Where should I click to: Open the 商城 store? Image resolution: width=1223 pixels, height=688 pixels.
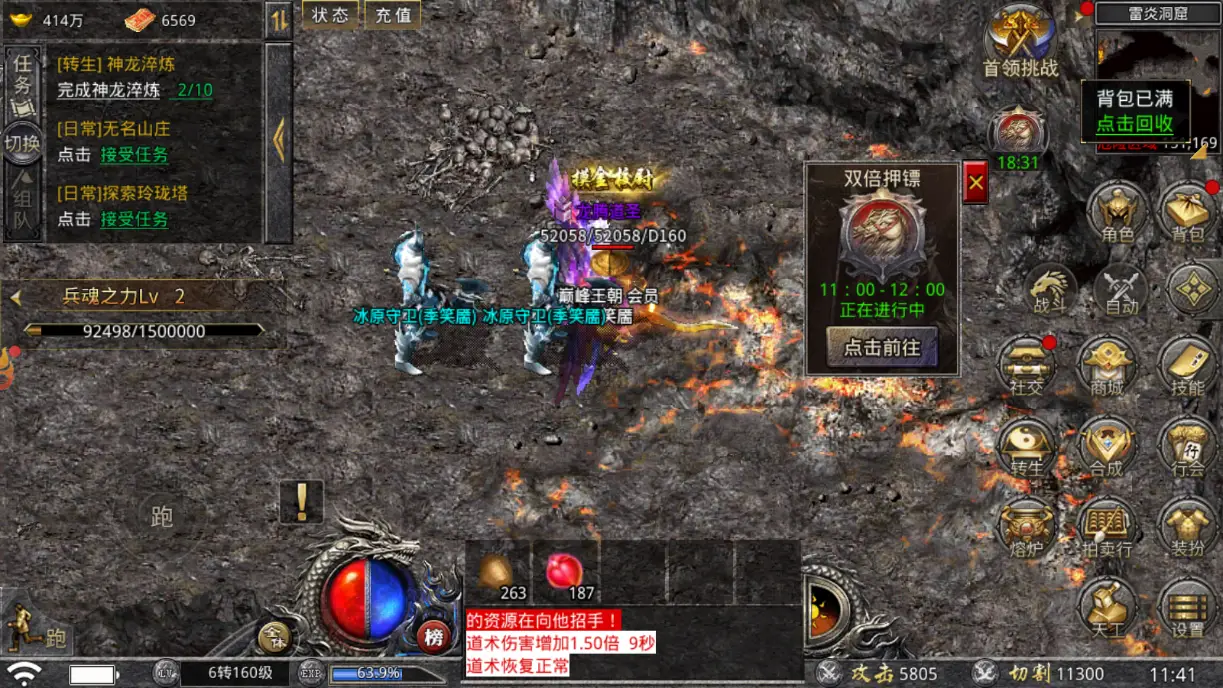point(1106,367)
